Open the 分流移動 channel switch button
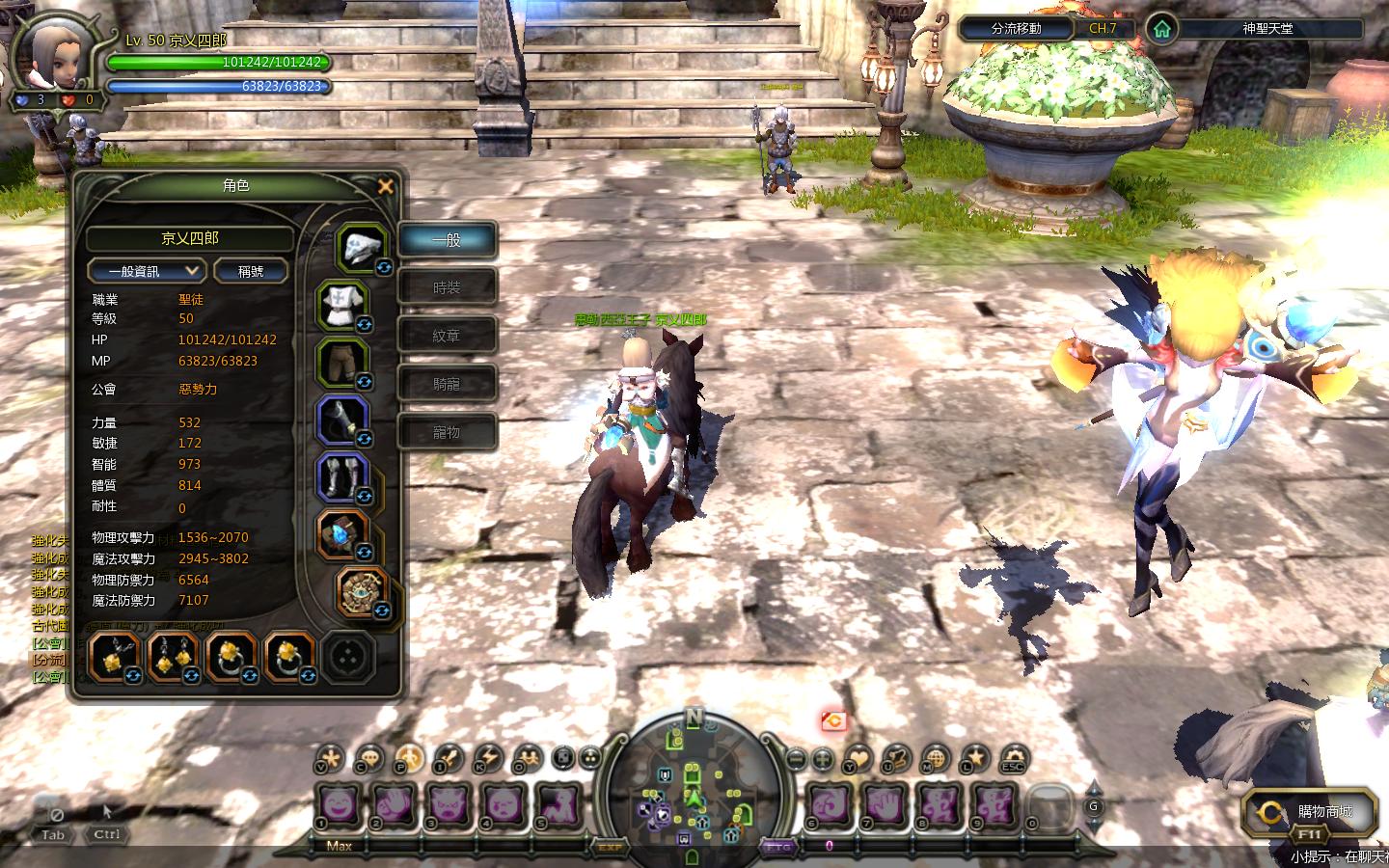The width and height of the screenshot is (1389, 868). (1016, 29)
